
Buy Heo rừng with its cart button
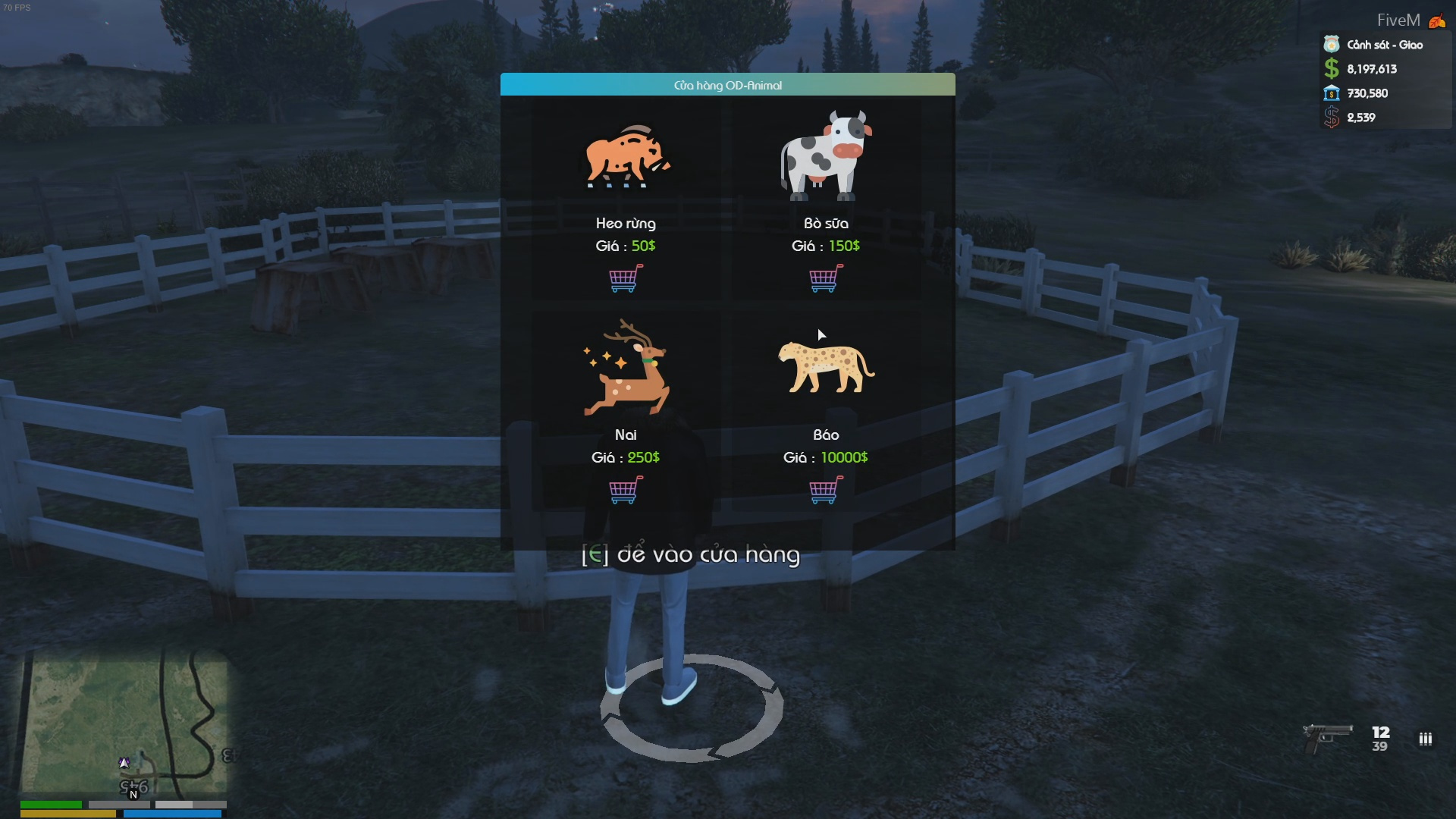tap(623, 279)
